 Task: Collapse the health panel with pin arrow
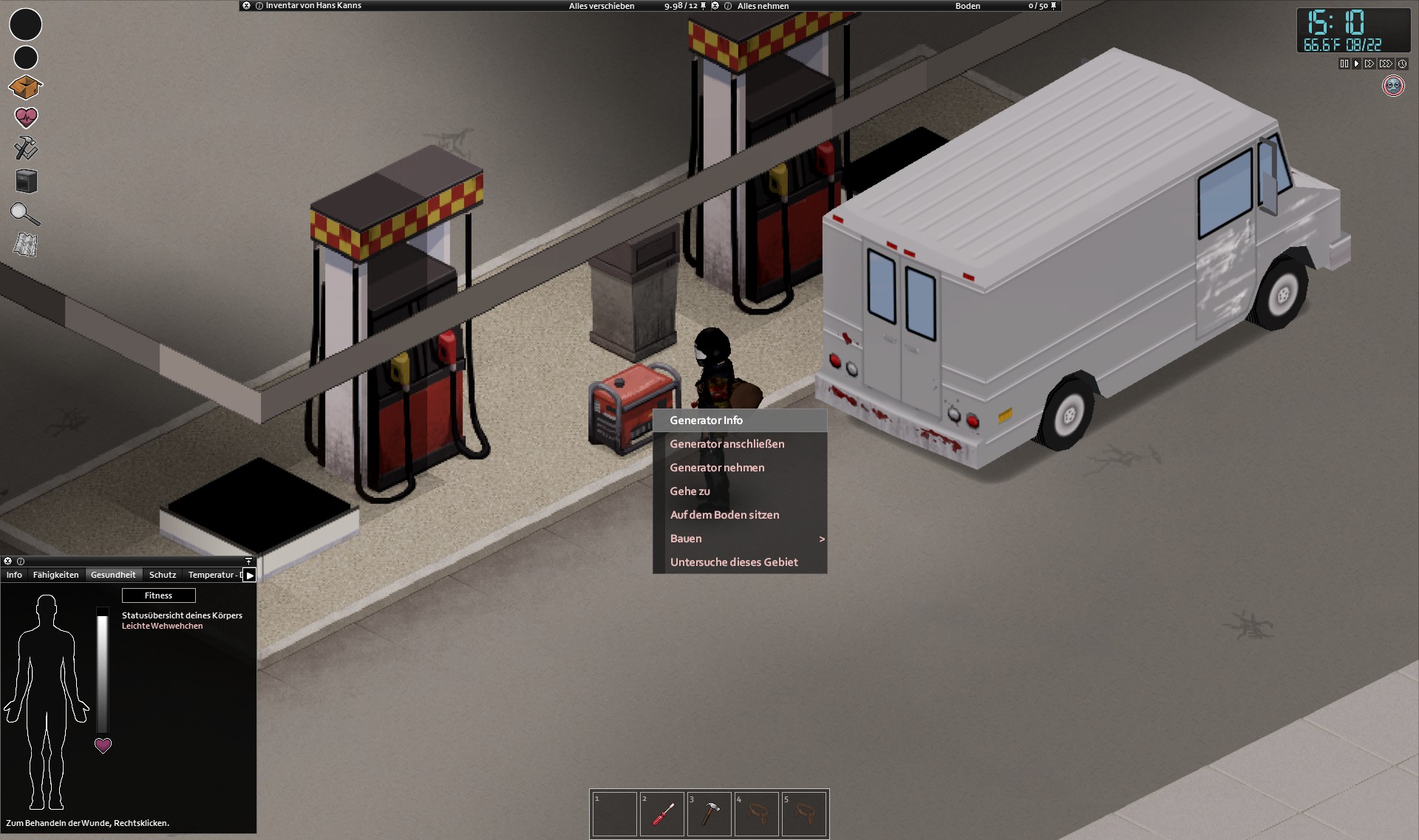pyautogui.click(x=248, y=561)
